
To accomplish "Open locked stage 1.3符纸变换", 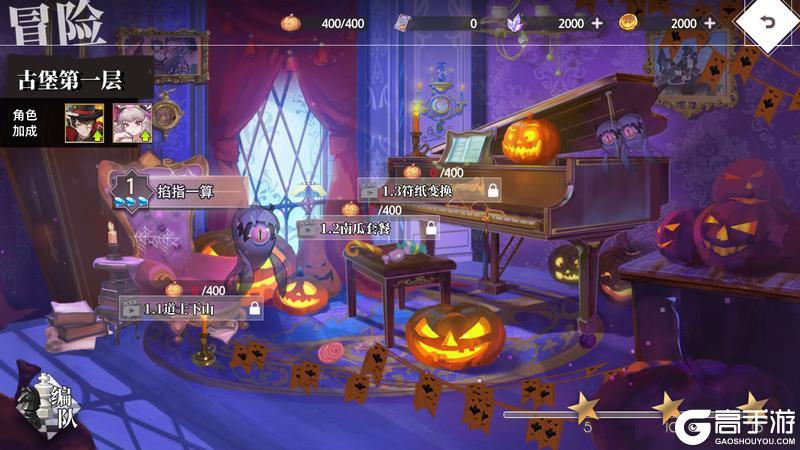I will [428, 189].
